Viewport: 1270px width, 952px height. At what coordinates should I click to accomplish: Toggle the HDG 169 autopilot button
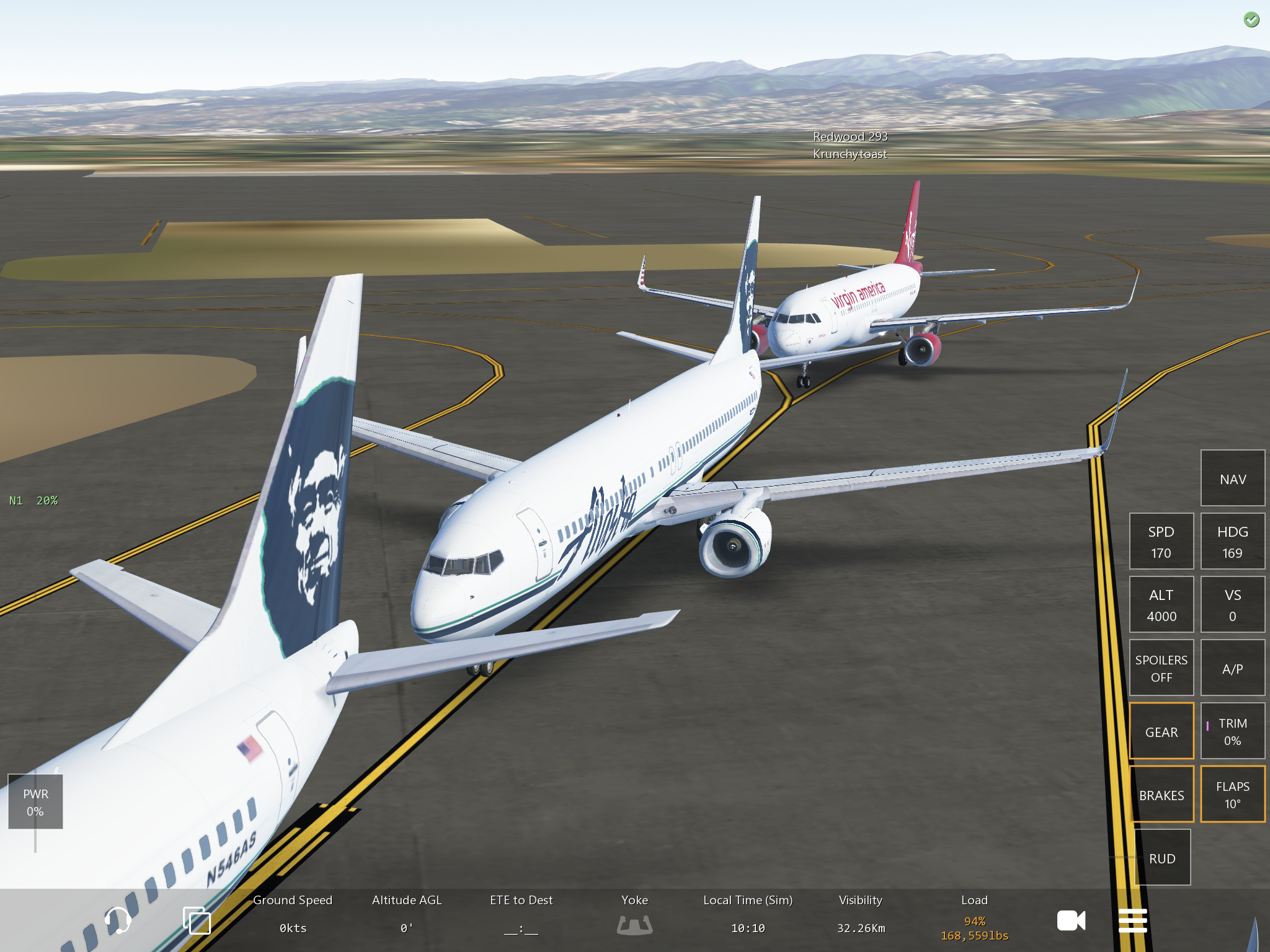coord(1232,542)
